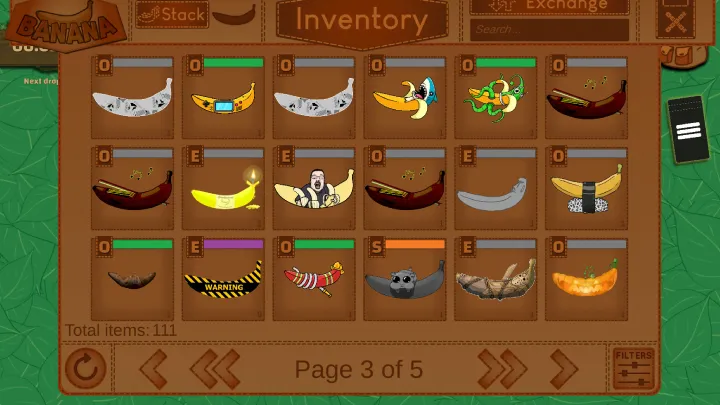Open the Filters options
Viewport: 720px width, 405px height.
634,369
